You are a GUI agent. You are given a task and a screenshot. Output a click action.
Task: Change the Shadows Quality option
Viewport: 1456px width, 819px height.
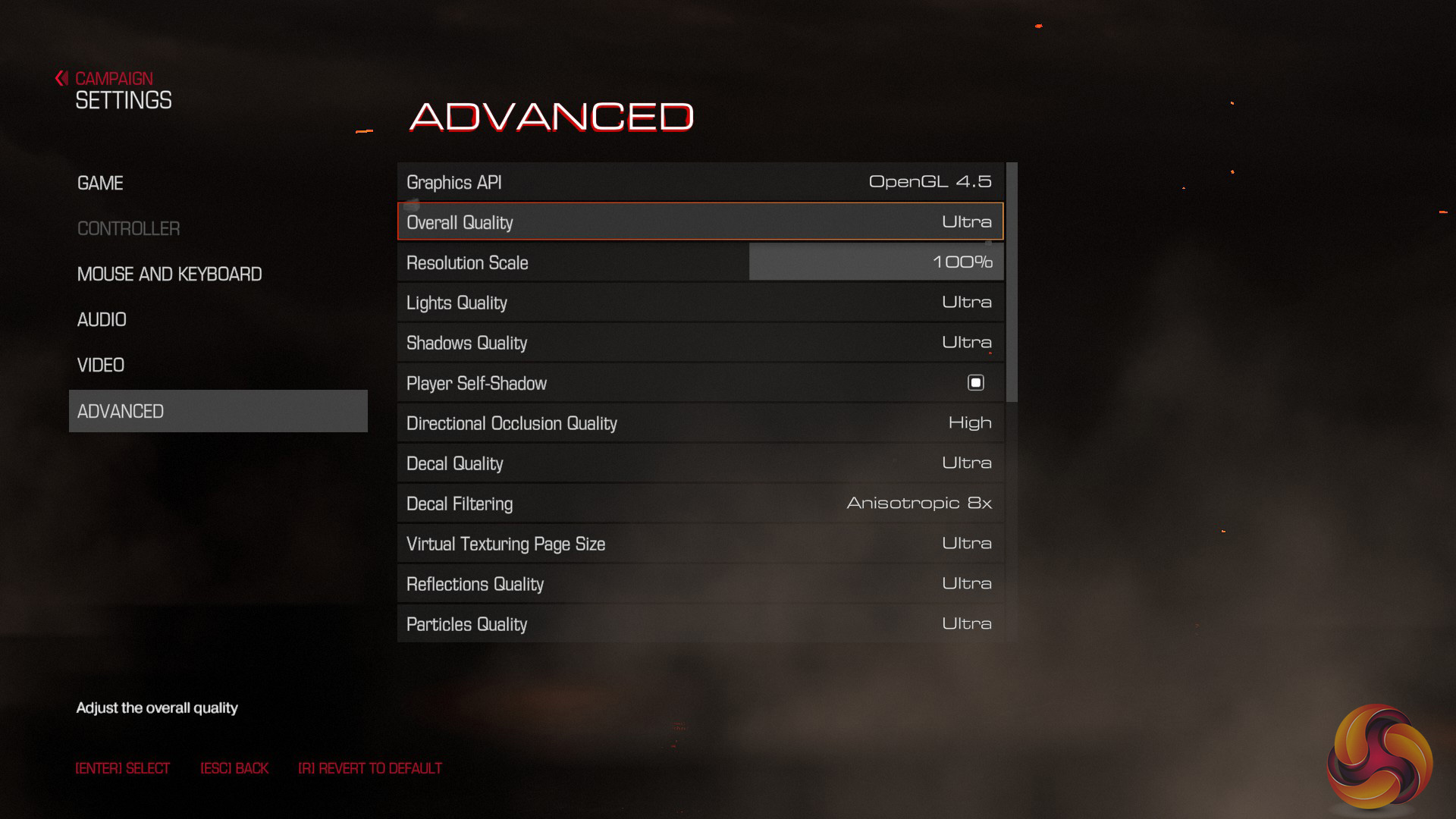click(x=700, y=343)
